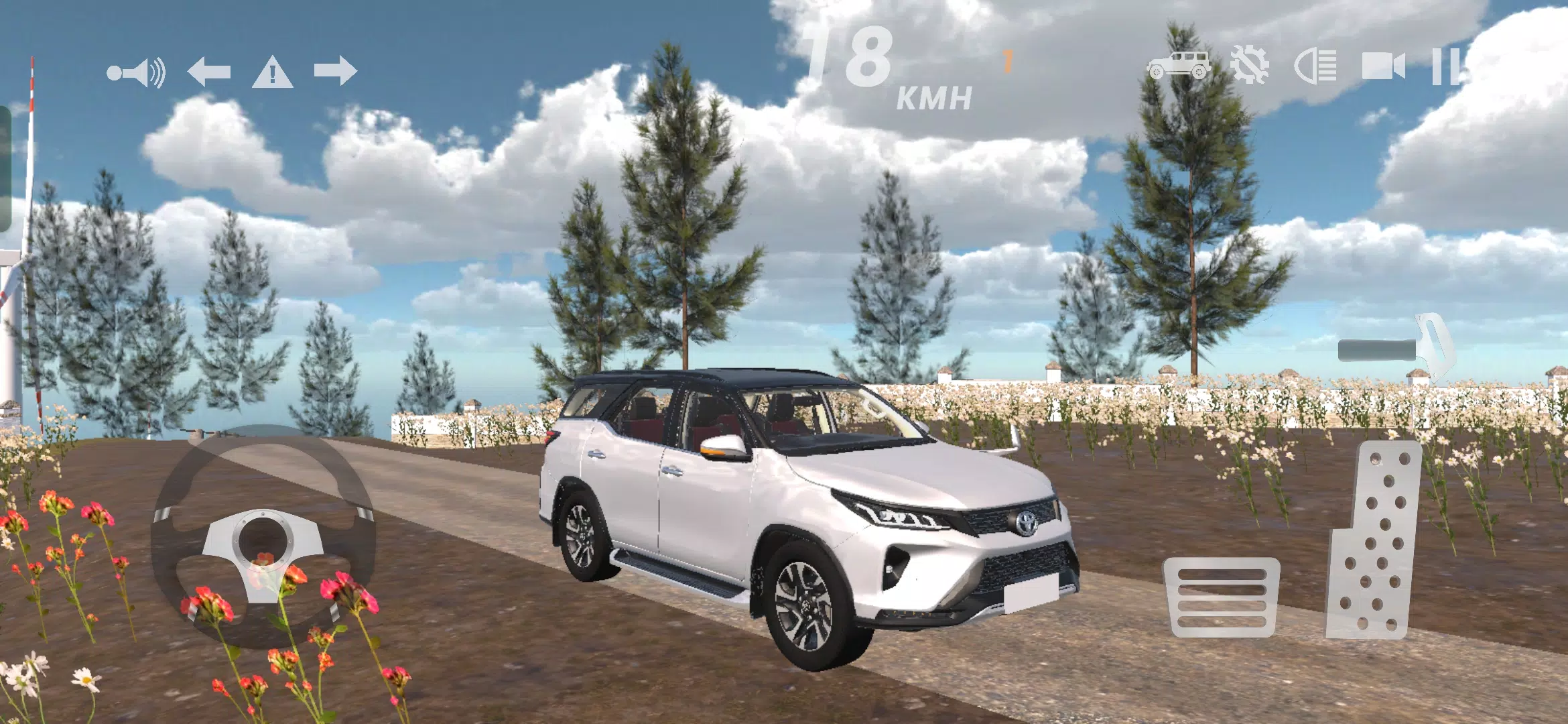Activate the right turn signal arrow
Screen dimensions: 1568x724
point(335,70)
